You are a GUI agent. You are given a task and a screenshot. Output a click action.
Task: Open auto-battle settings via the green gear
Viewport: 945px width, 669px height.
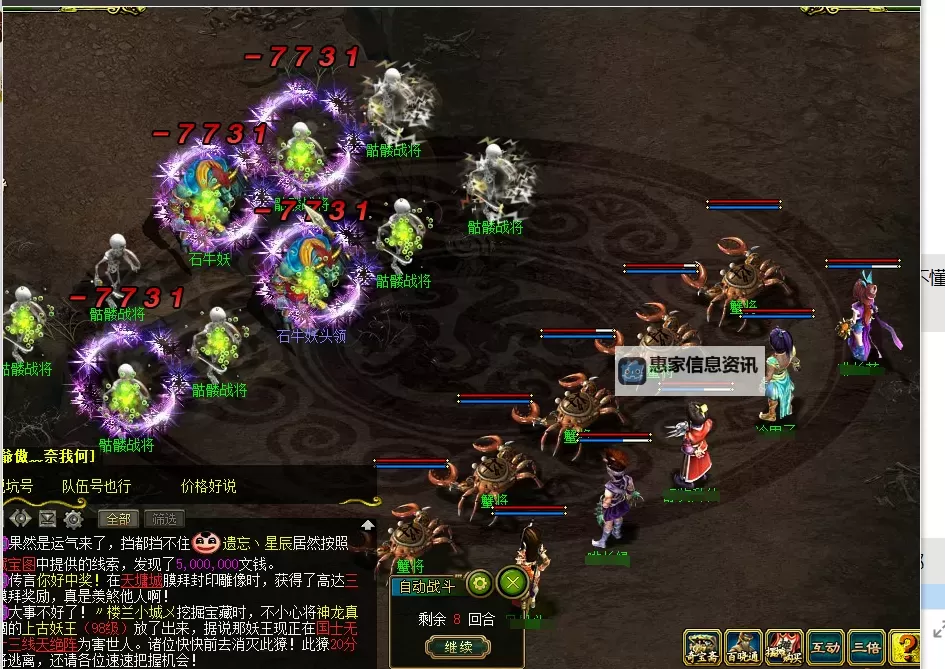479,582
